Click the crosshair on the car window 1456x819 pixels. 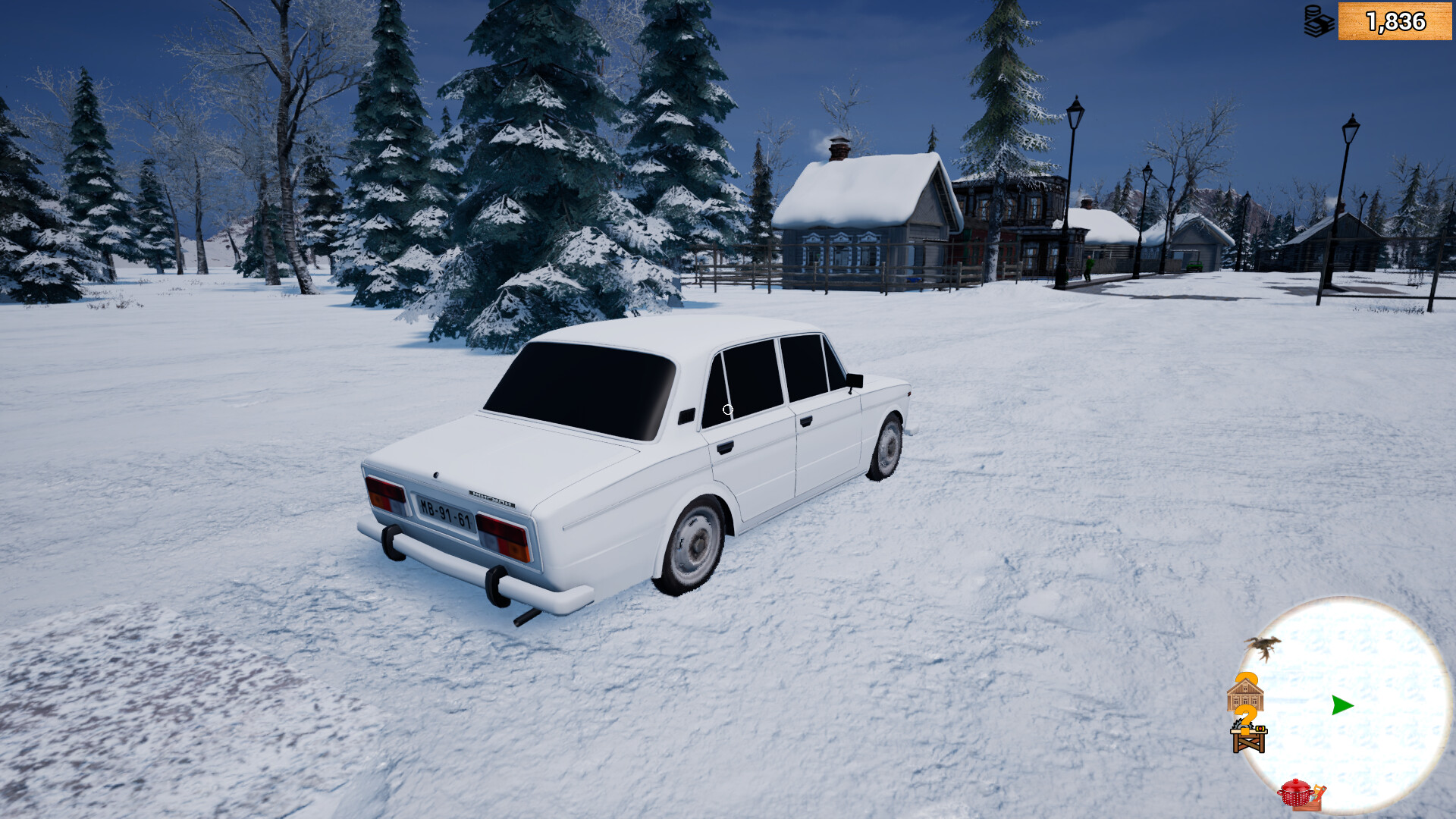click(x=729, y=409)
